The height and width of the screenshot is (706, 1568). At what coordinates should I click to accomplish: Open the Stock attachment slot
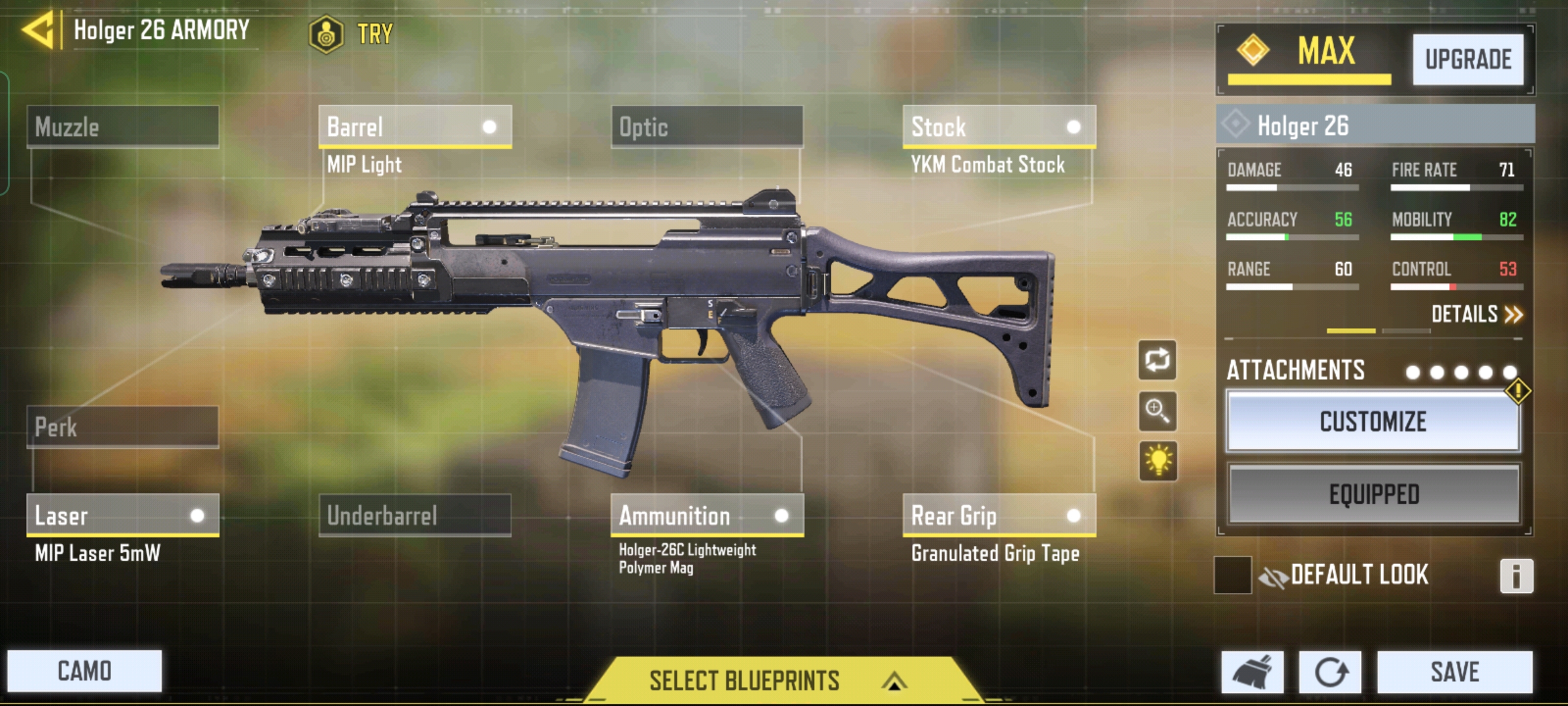998,126
